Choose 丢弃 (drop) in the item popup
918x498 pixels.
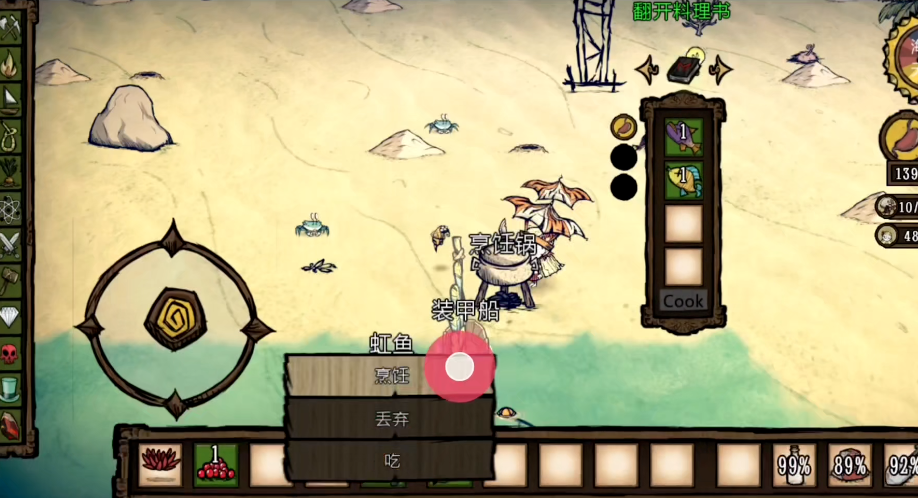[391, 419]
